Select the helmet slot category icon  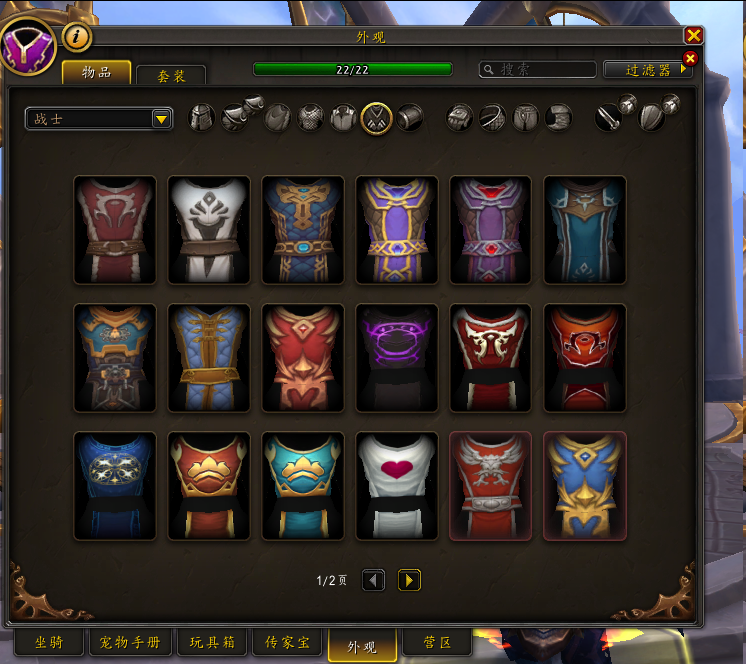[x=202, y=118]
